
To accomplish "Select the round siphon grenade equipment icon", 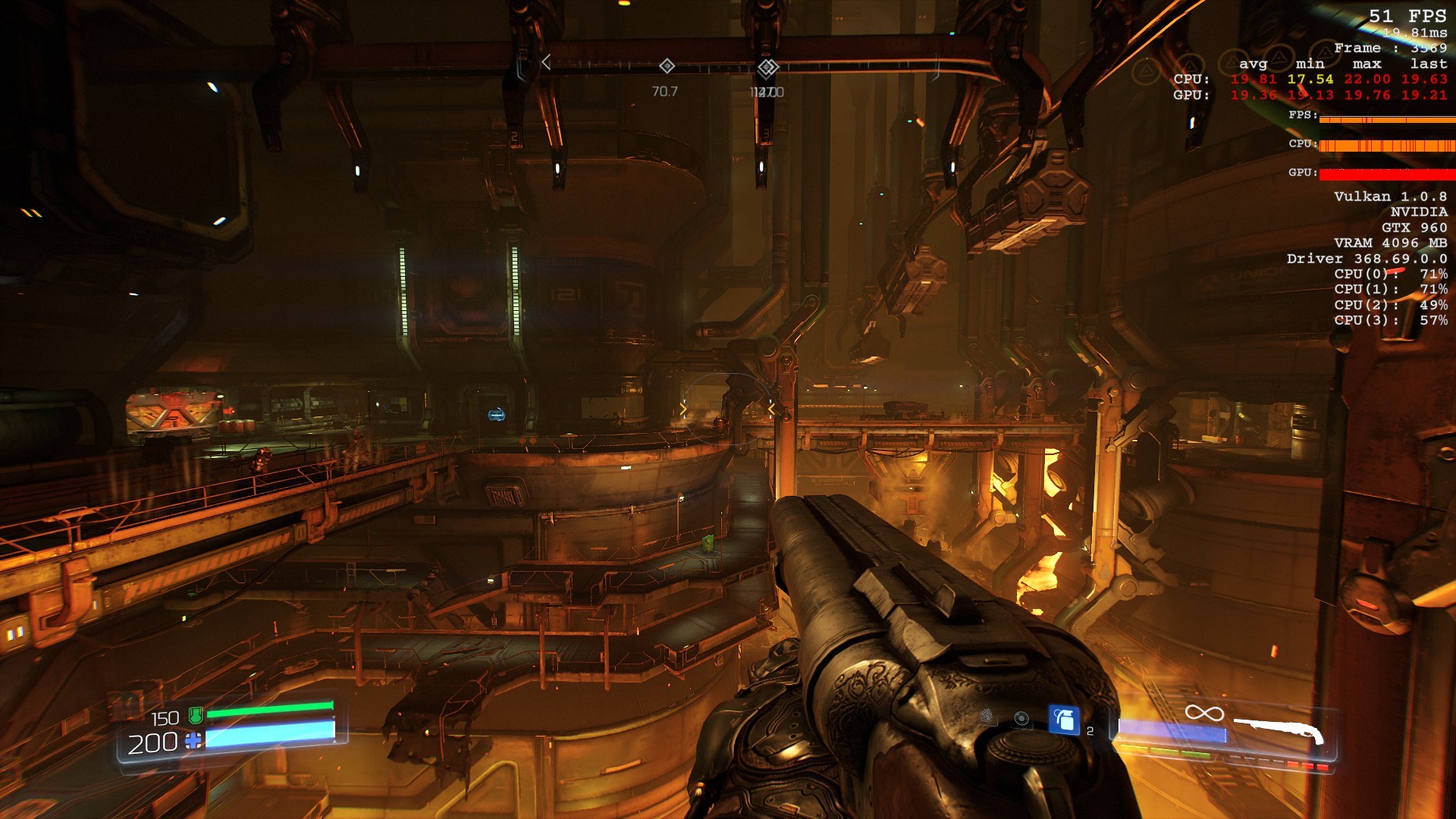I will tap(1021, 718).
